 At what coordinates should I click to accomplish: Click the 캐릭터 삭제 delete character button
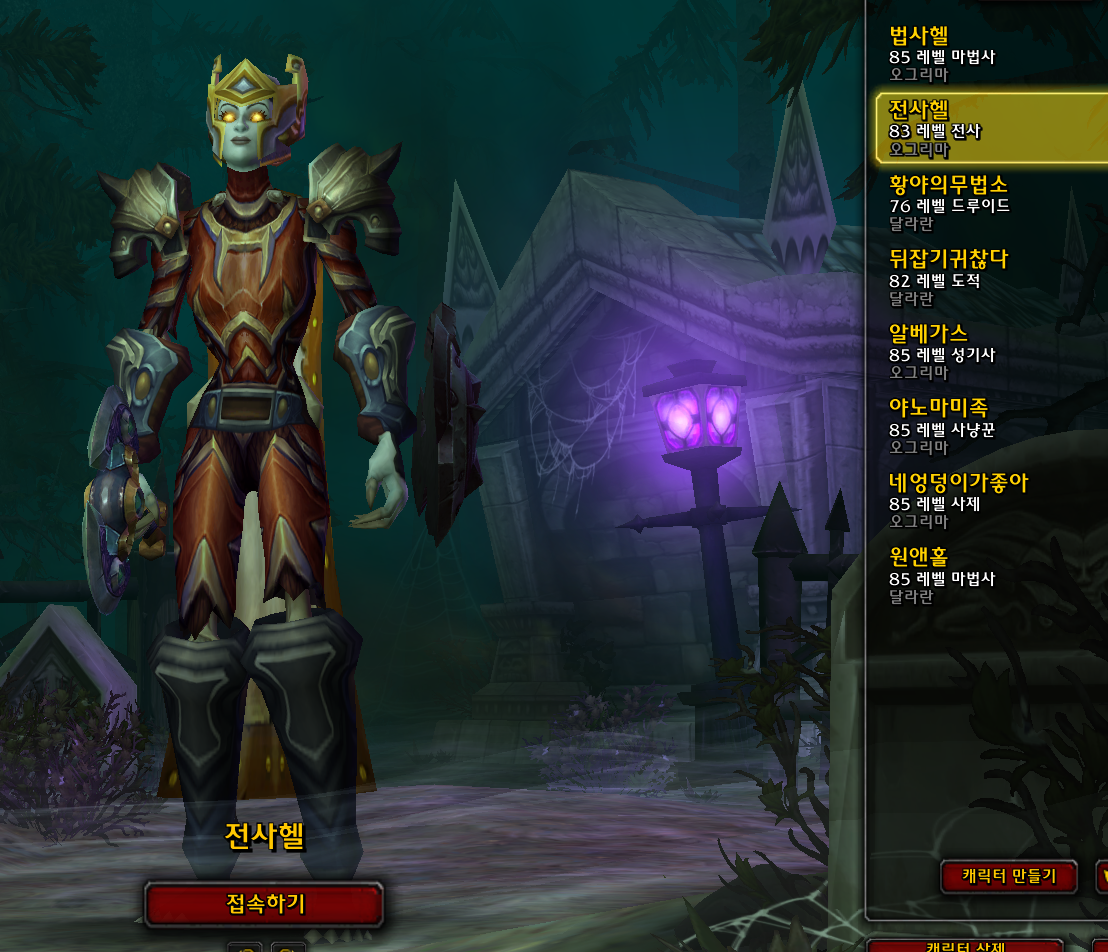click(x=965, y=945)
